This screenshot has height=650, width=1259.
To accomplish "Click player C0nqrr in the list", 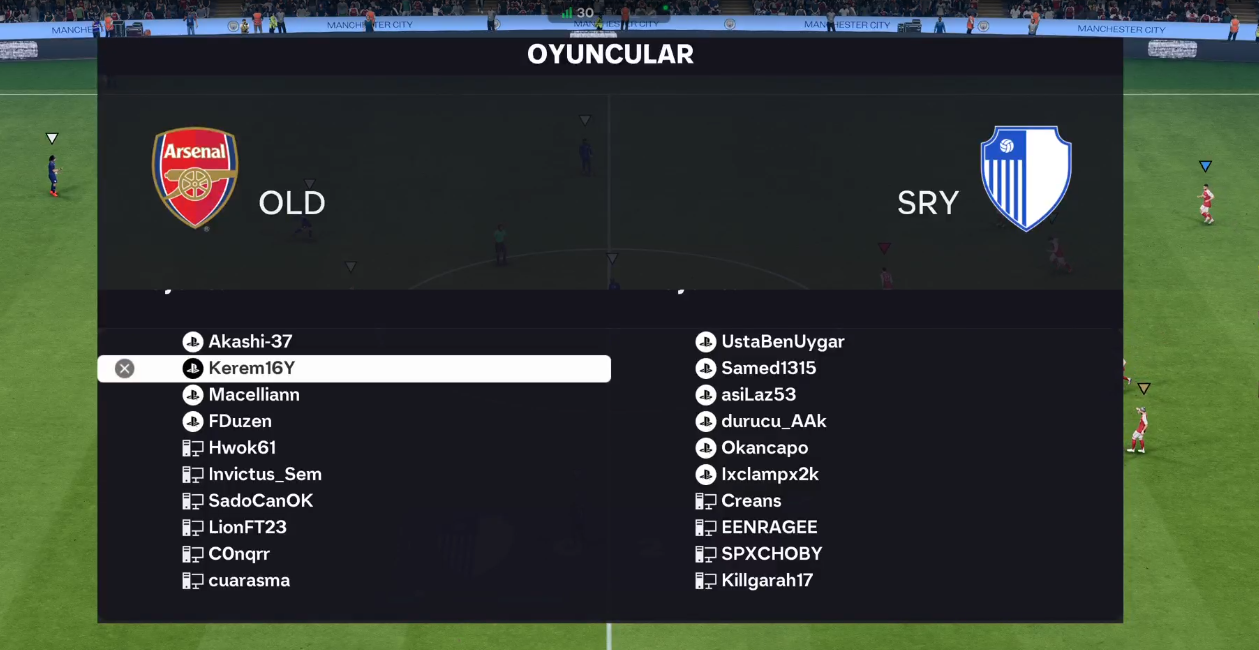I will tap(239, 554).
